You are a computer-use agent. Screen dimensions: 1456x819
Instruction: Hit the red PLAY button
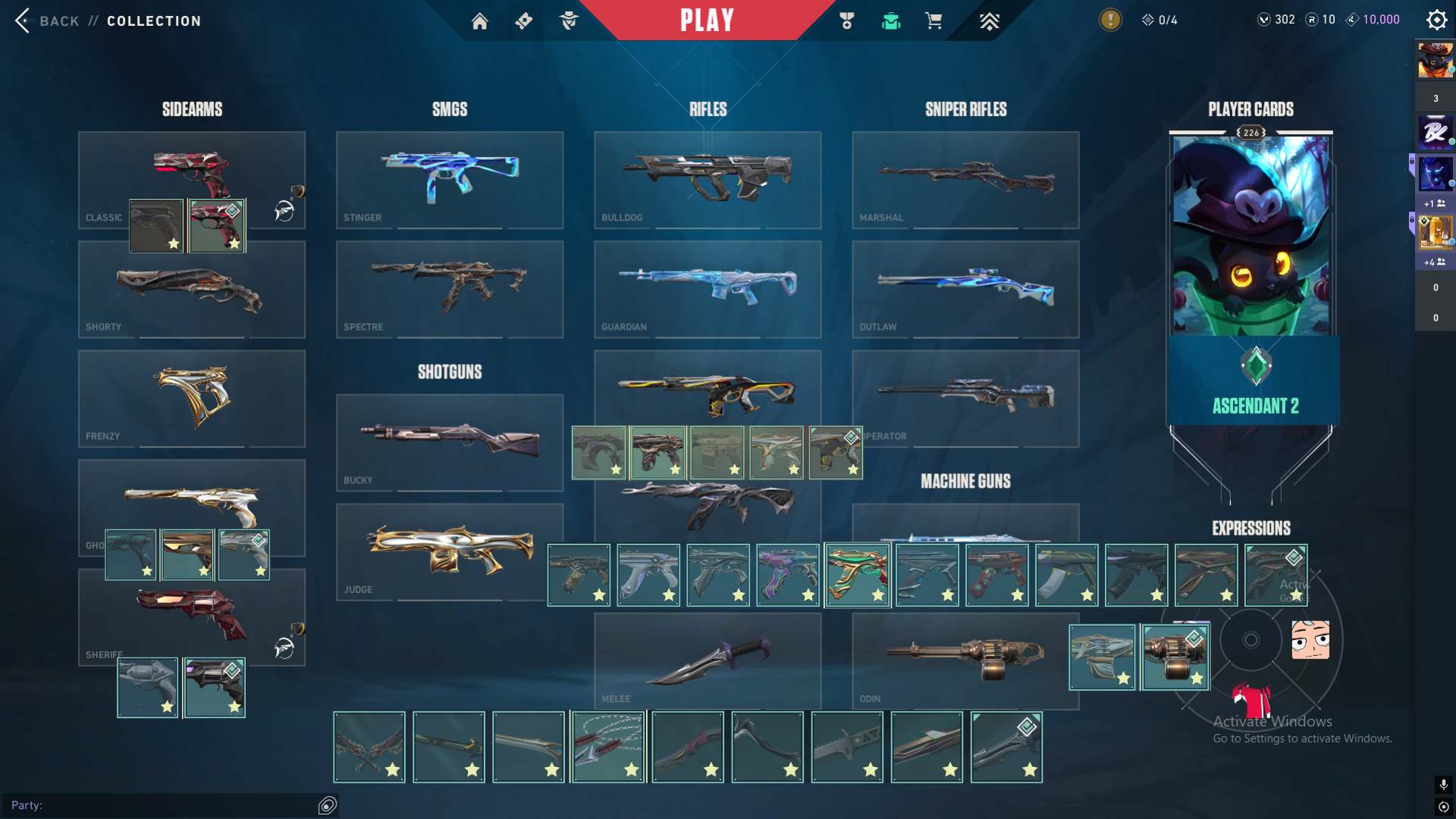pos(707,20)
